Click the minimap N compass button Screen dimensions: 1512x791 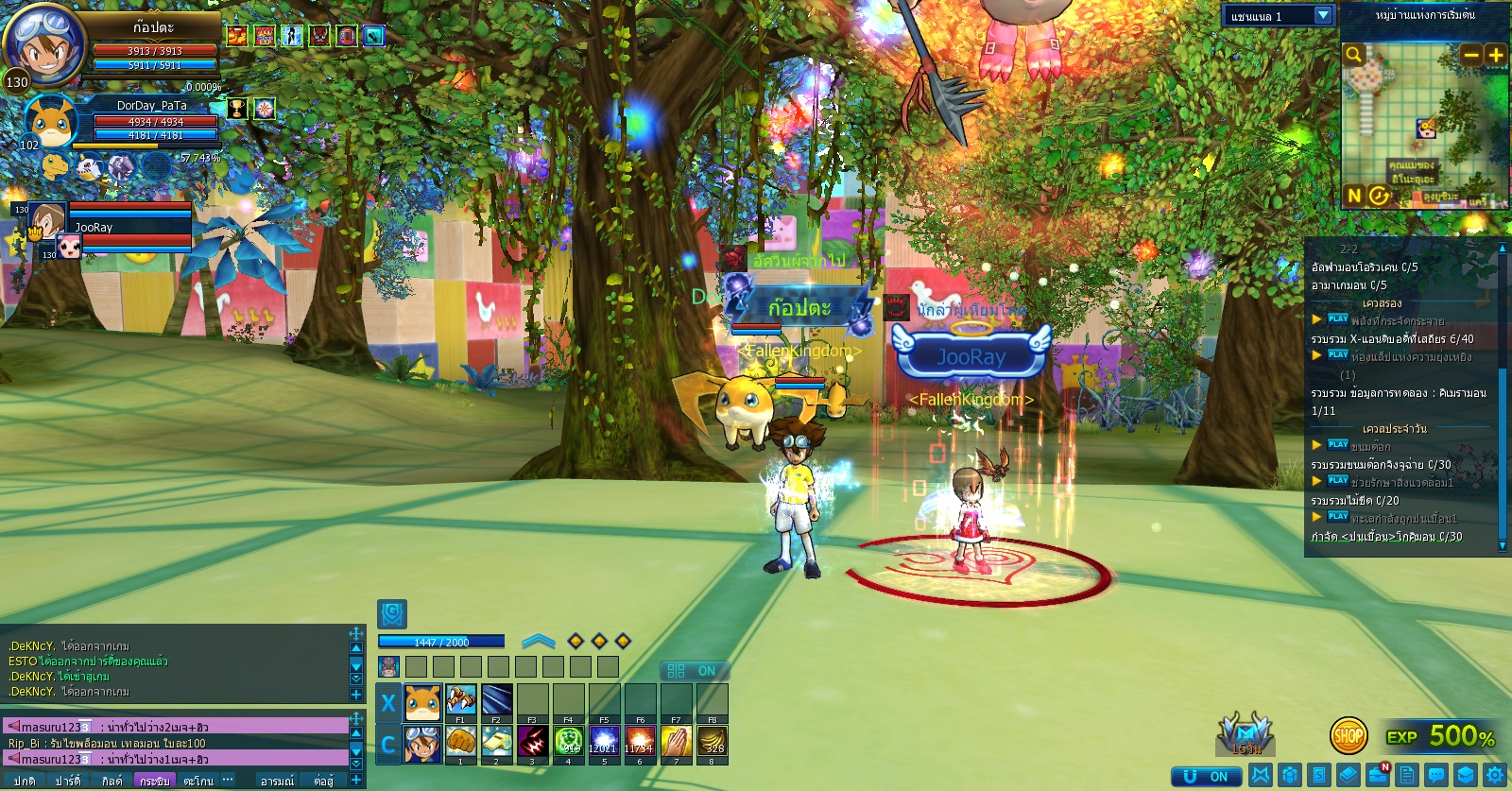1354,196
